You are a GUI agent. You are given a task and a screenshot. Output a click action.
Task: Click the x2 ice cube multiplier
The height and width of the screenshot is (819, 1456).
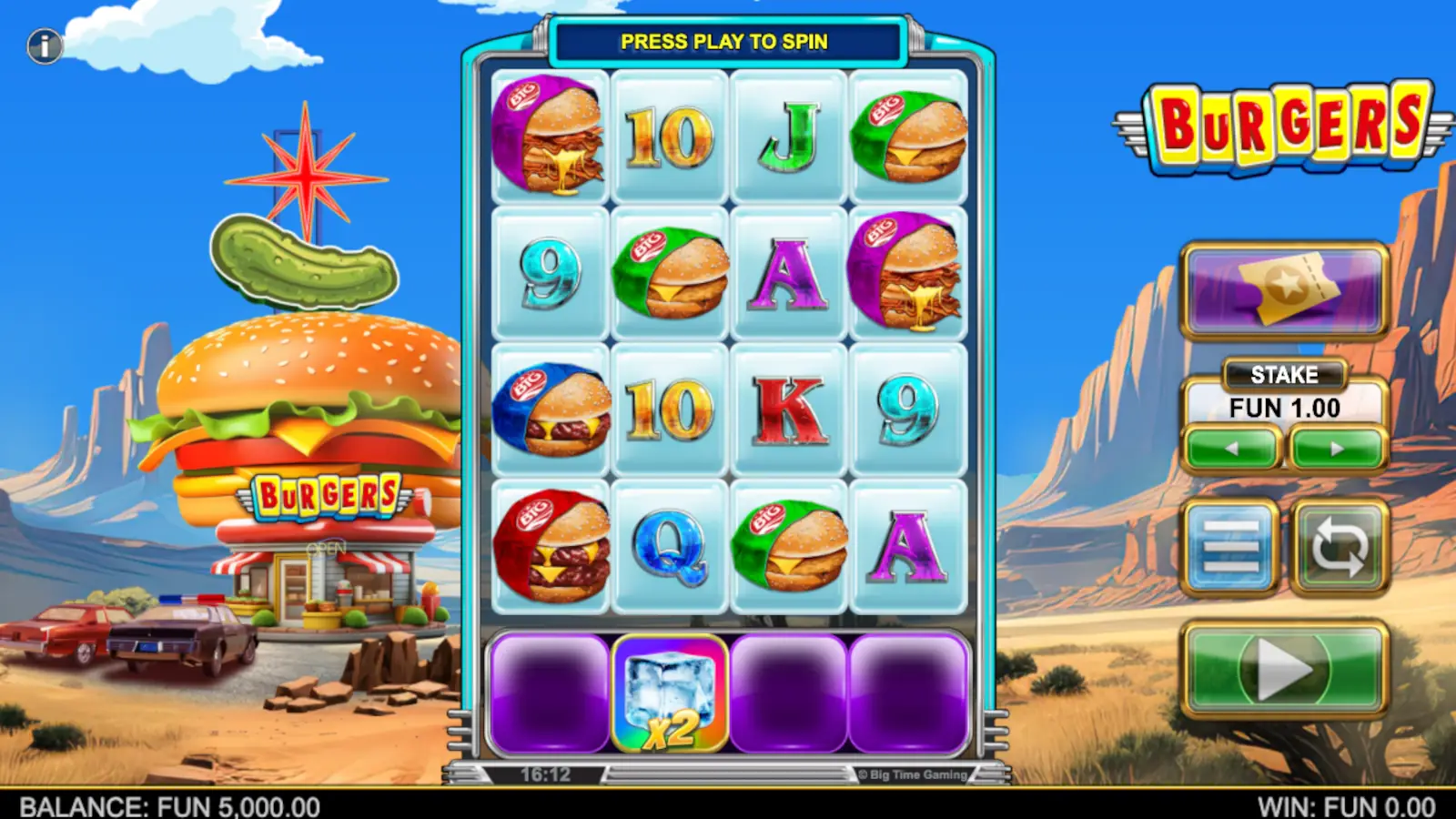click(x=669, y=692)
